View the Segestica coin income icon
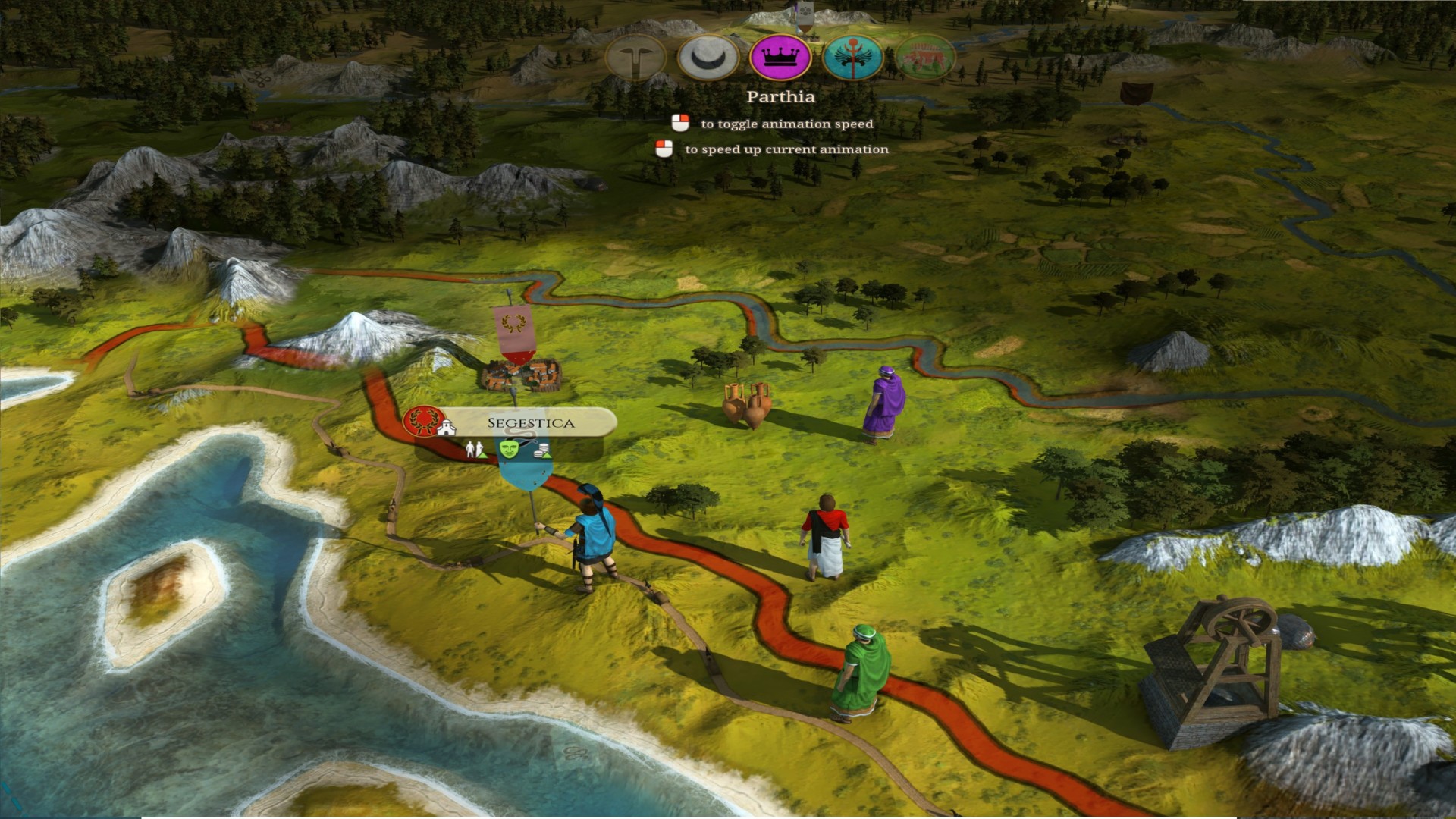This screenshot has height=819, width=1456. pyautogui.click(x=541, y=451)
